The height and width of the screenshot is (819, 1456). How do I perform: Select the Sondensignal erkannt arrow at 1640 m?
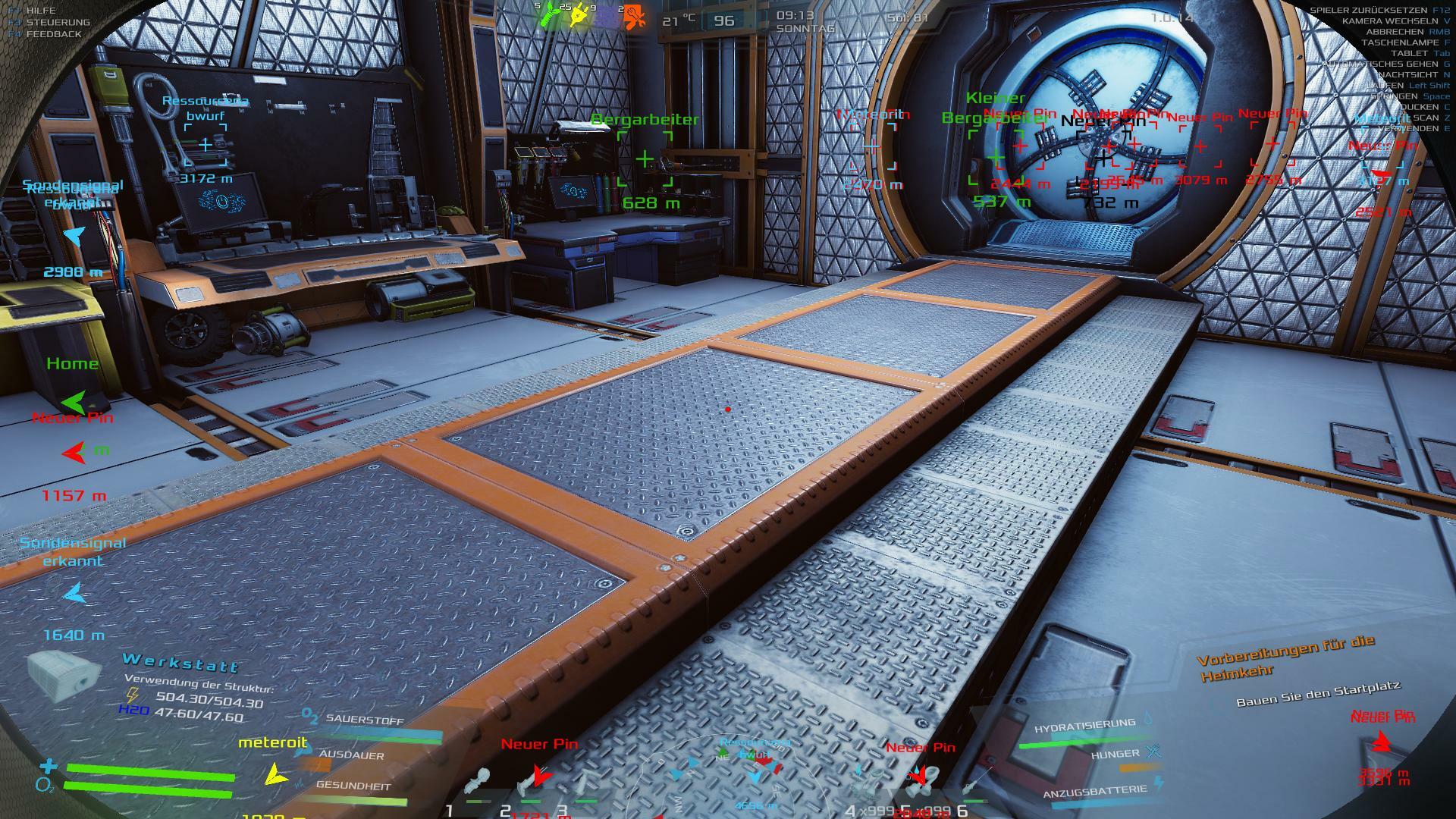point(74,595)
